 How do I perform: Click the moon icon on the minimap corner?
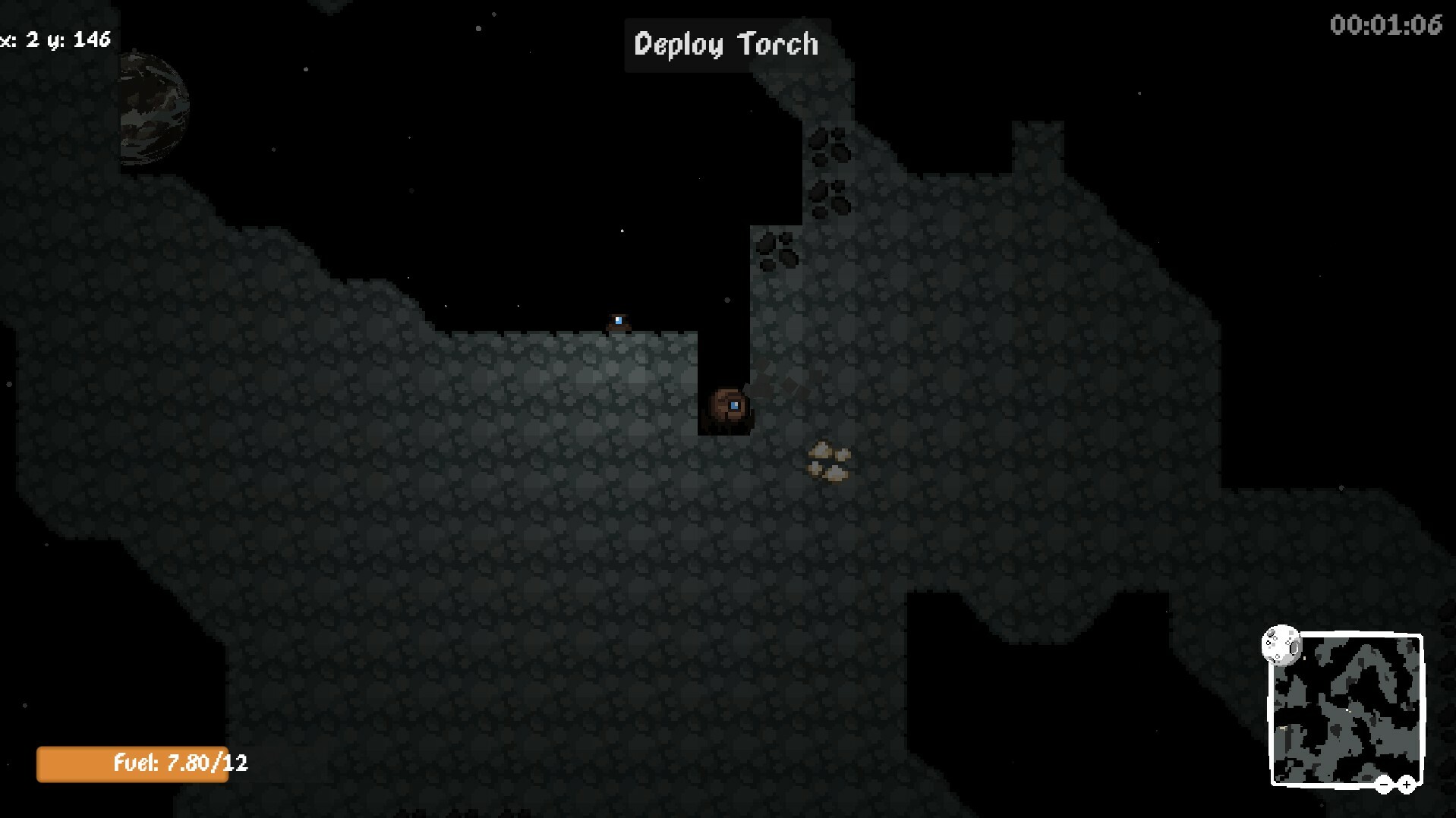[x=1281, y=645]
